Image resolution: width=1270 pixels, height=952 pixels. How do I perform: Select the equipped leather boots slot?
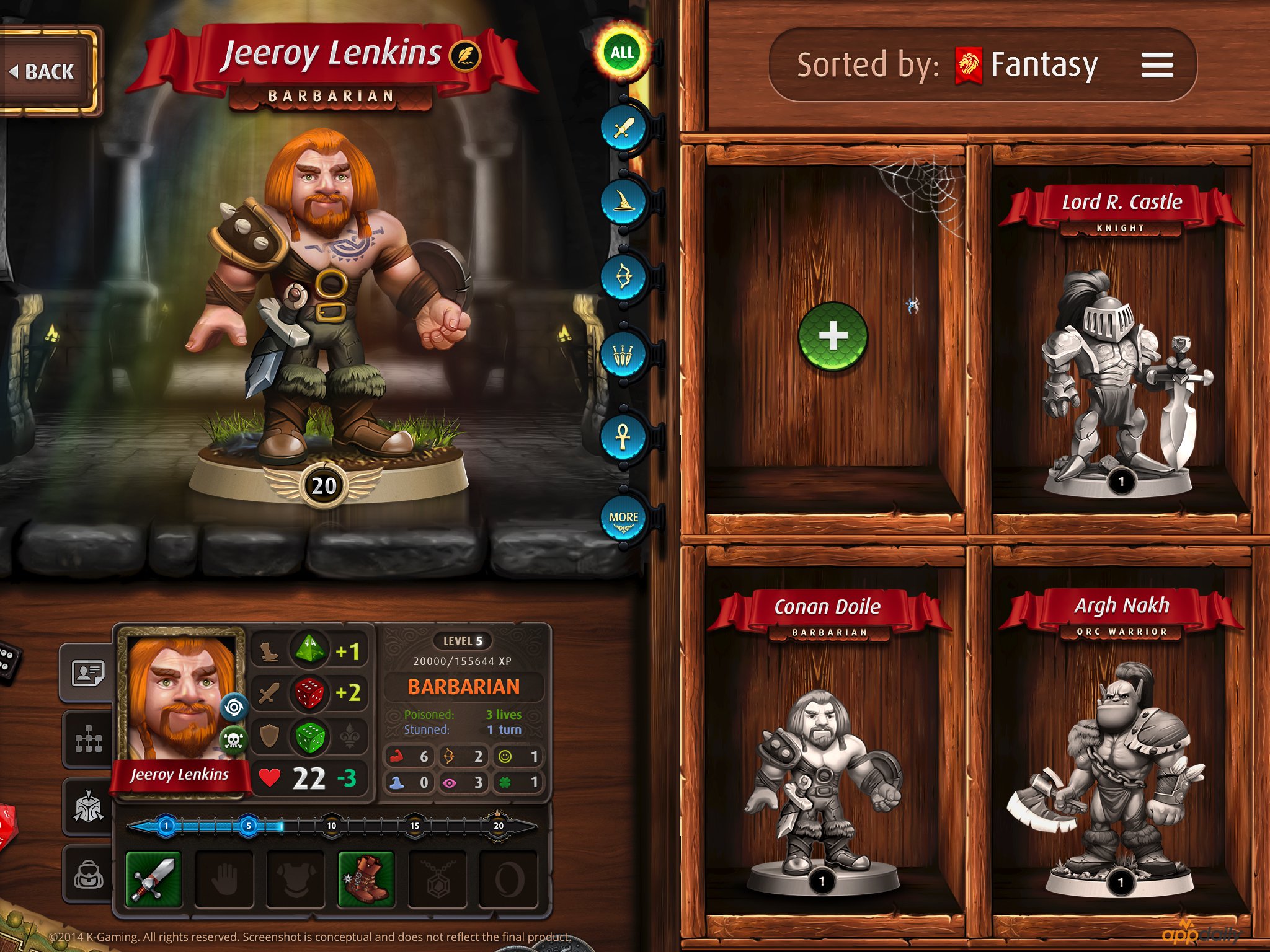366,879
